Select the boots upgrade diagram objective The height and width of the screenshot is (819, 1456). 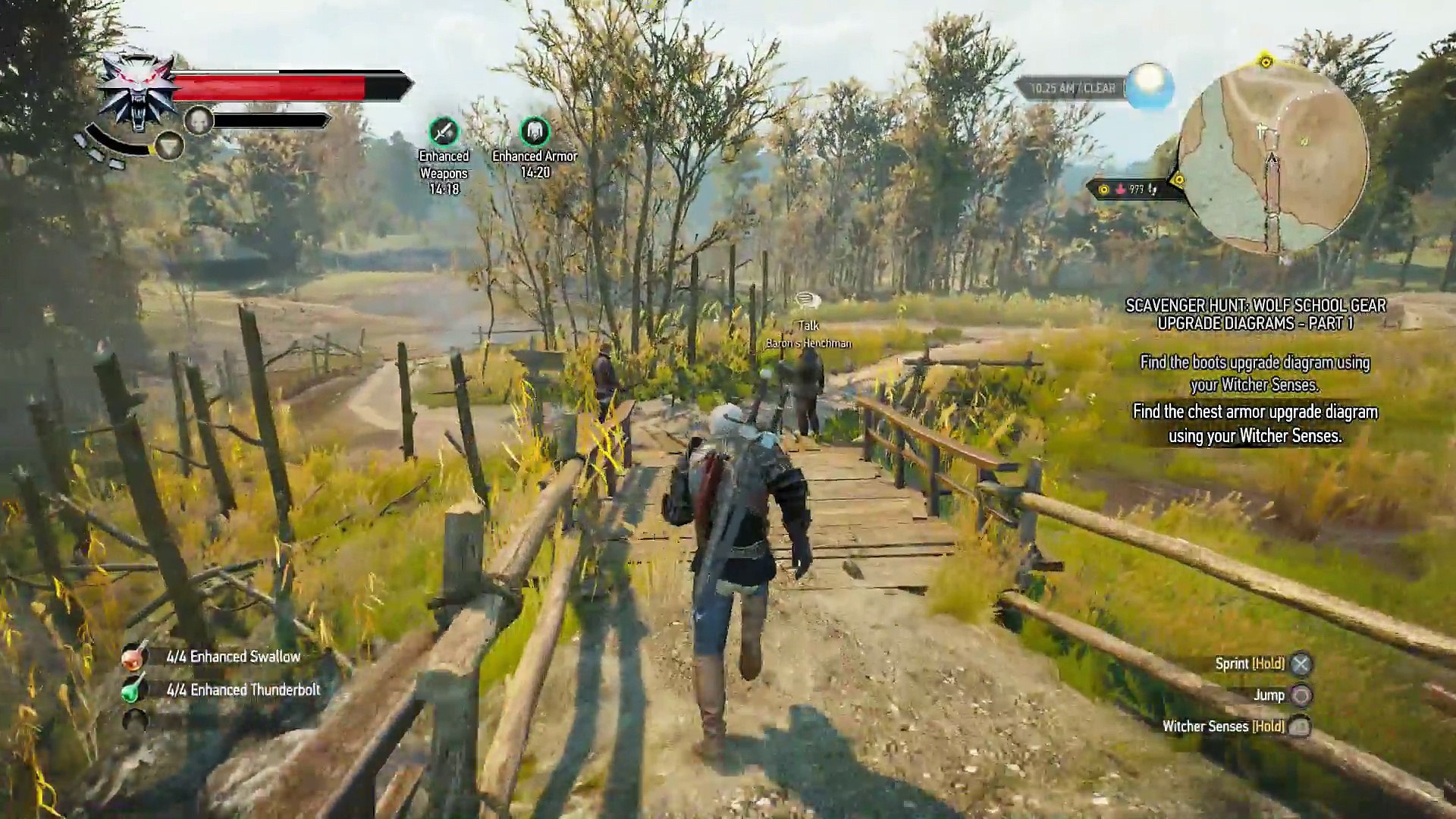[x=1255, y=373]
